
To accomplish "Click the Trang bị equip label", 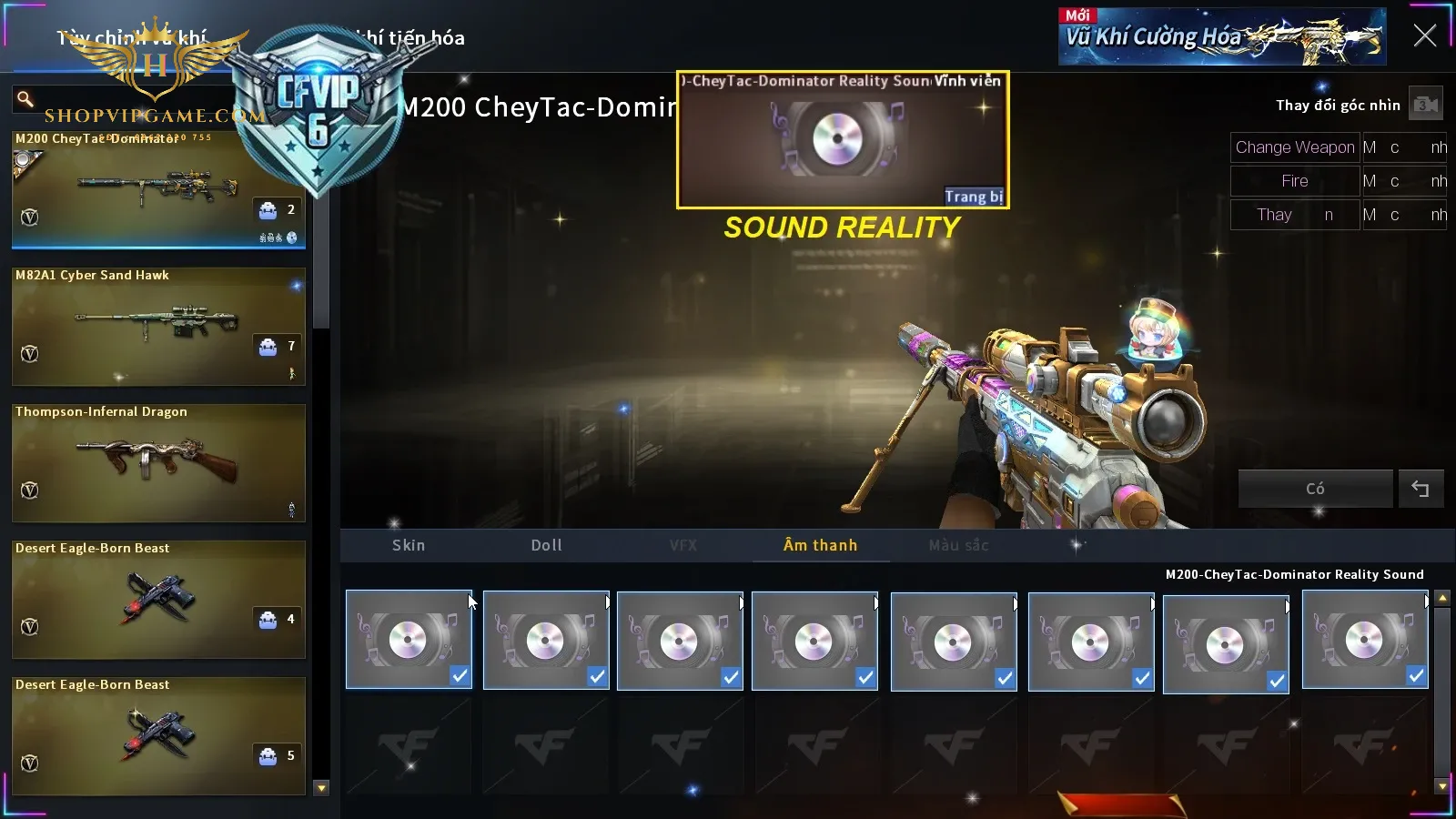I will coord(973,197).
